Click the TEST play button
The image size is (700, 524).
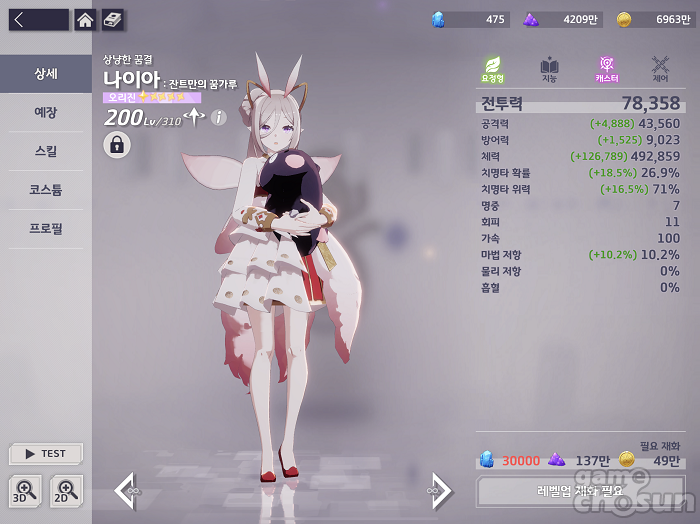point(46,453)
